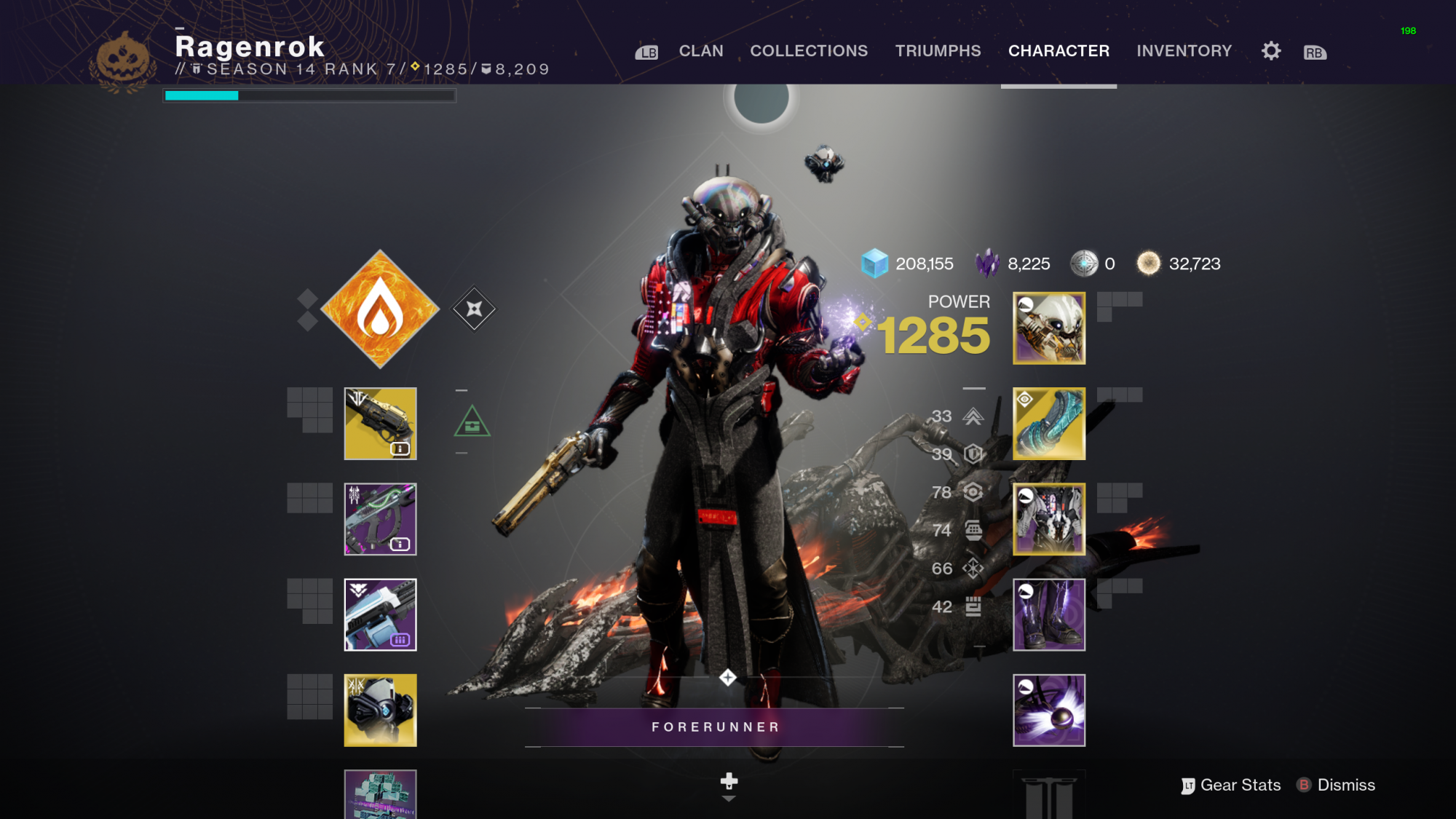Open the small diamond finisher icon beside subclass
The width and height of the screenshot is (1456, 819).
[x=474, y=309]
